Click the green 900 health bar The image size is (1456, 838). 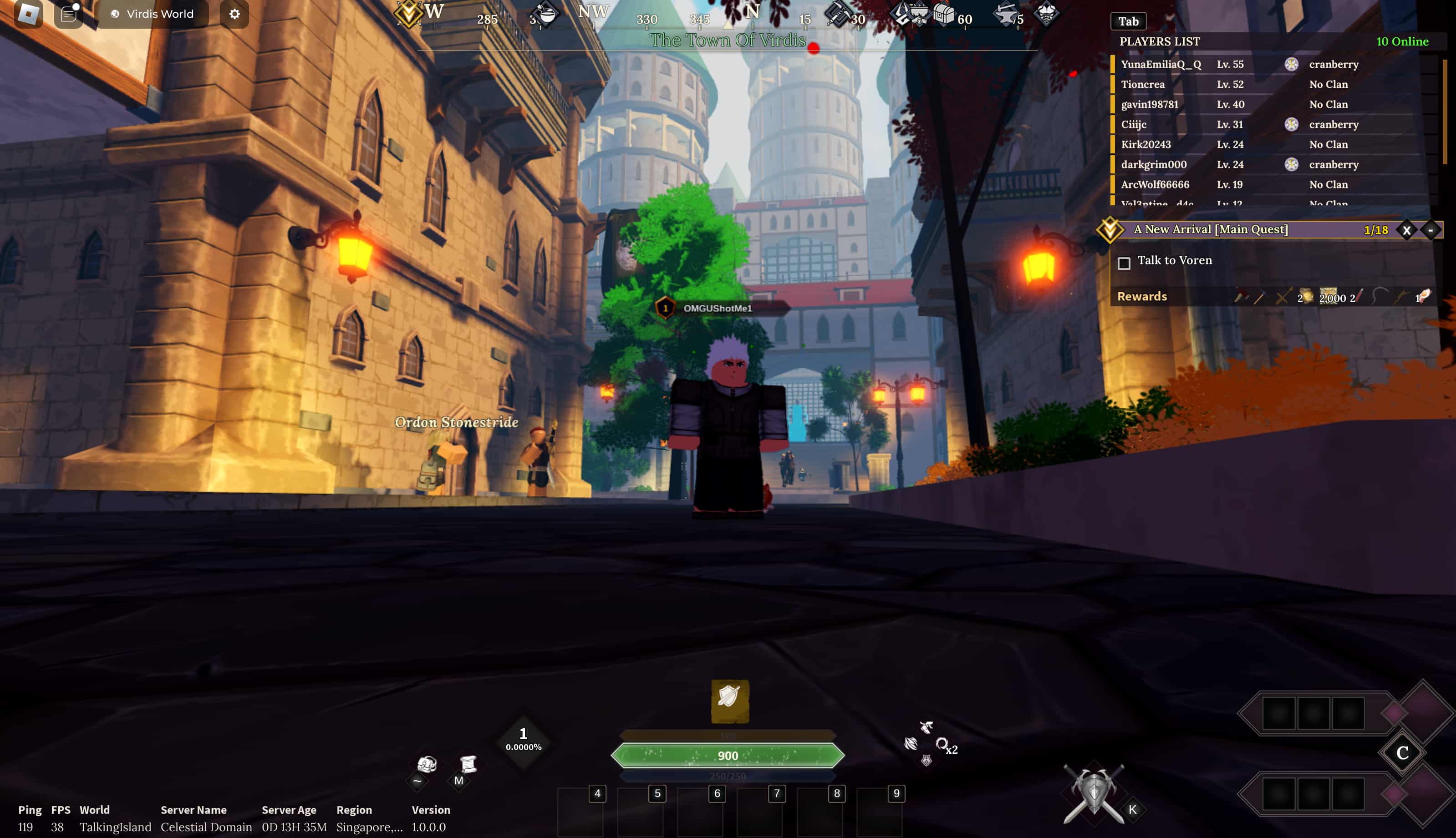(728, 755)
